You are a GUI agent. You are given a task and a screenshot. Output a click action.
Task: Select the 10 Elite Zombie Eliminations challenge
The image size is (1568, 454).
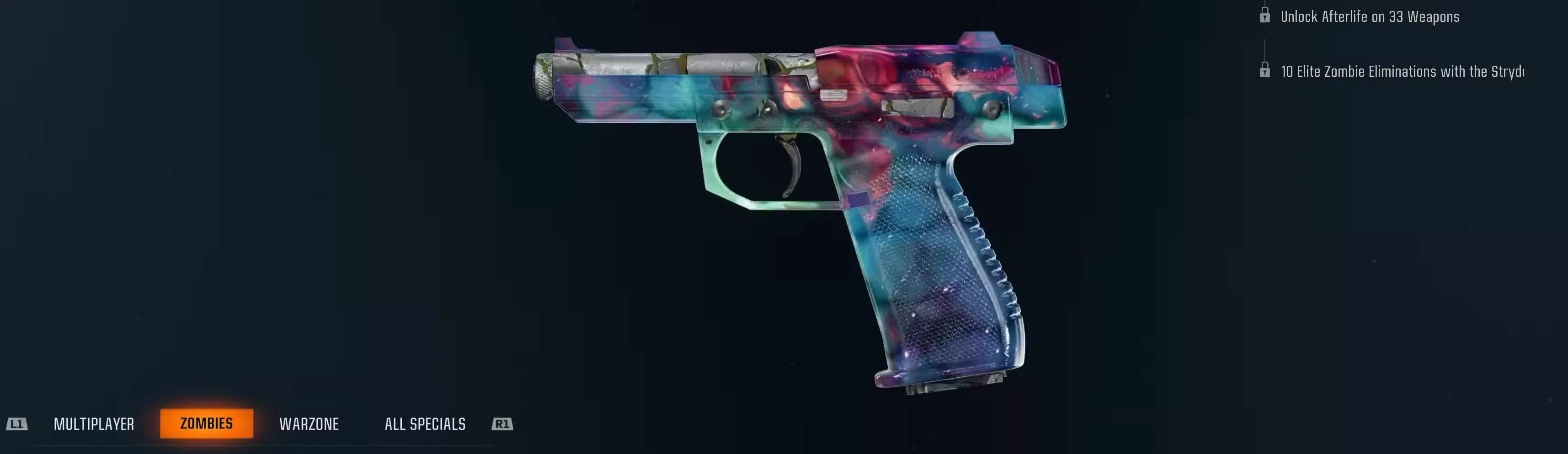click(x=1400, y=71)
